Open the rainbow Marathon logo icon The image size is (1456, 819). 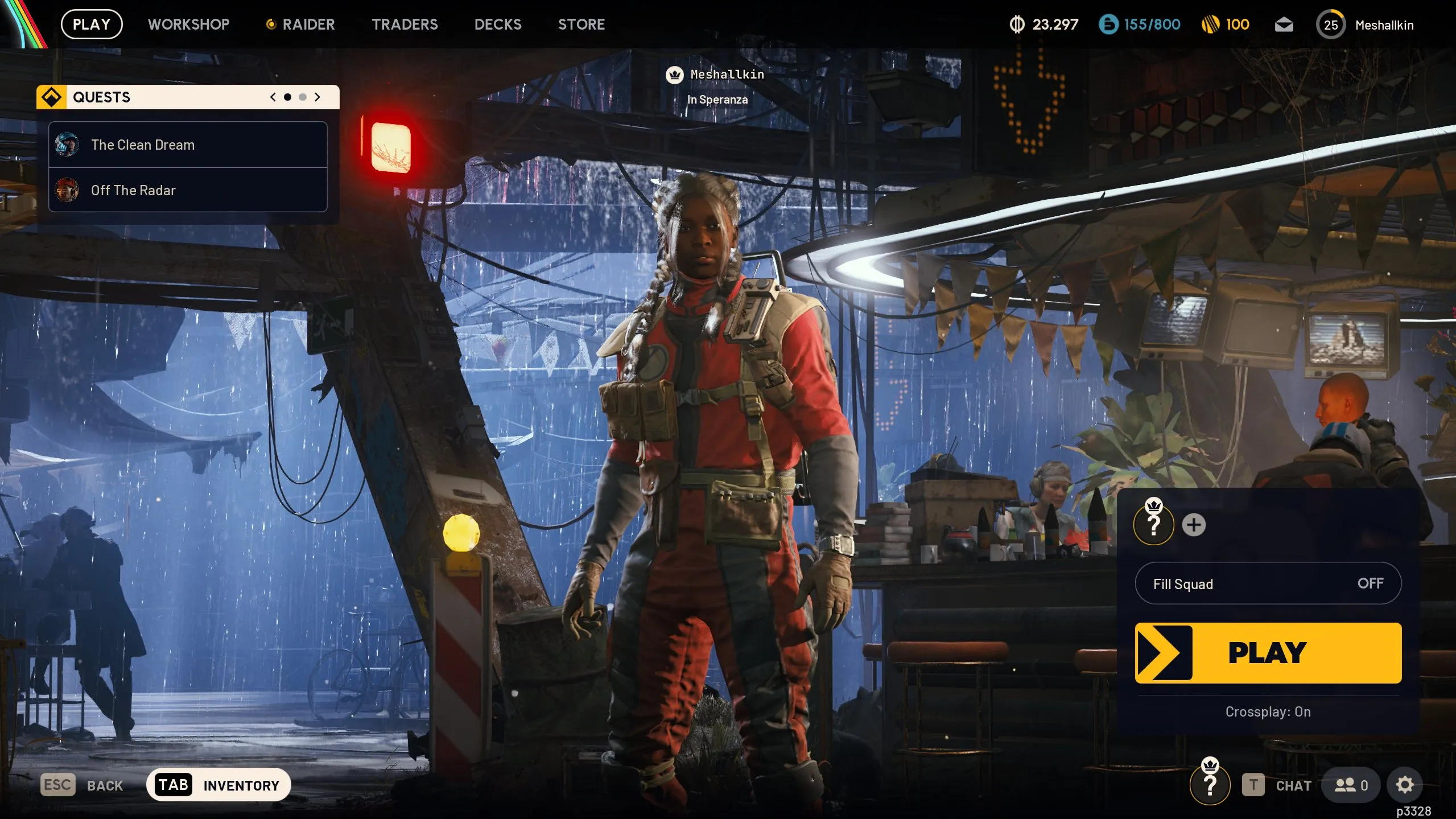coord(23,23)
